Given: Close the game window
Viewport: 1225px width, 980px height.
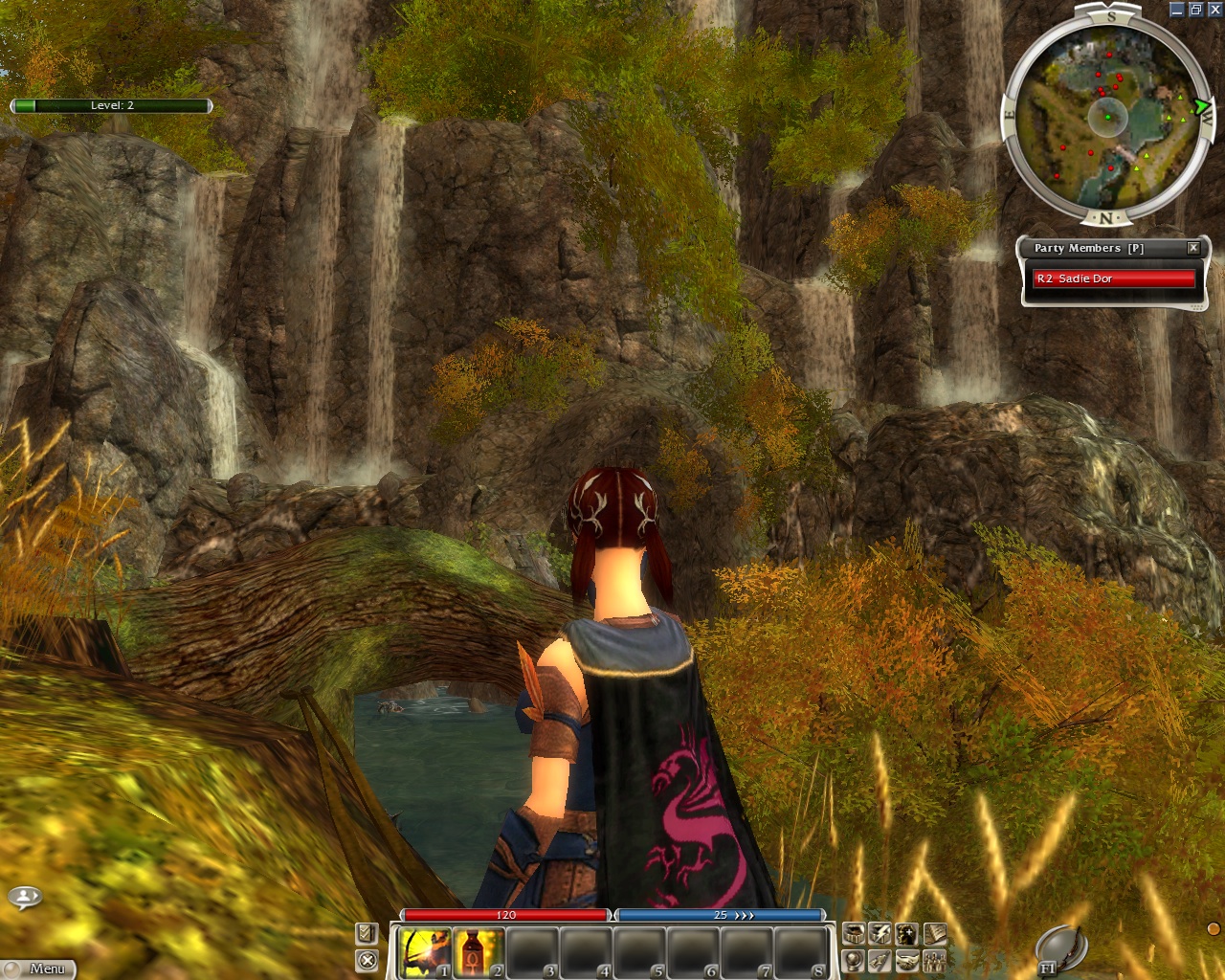Looking at the screenshot, I should point(1214,10).
